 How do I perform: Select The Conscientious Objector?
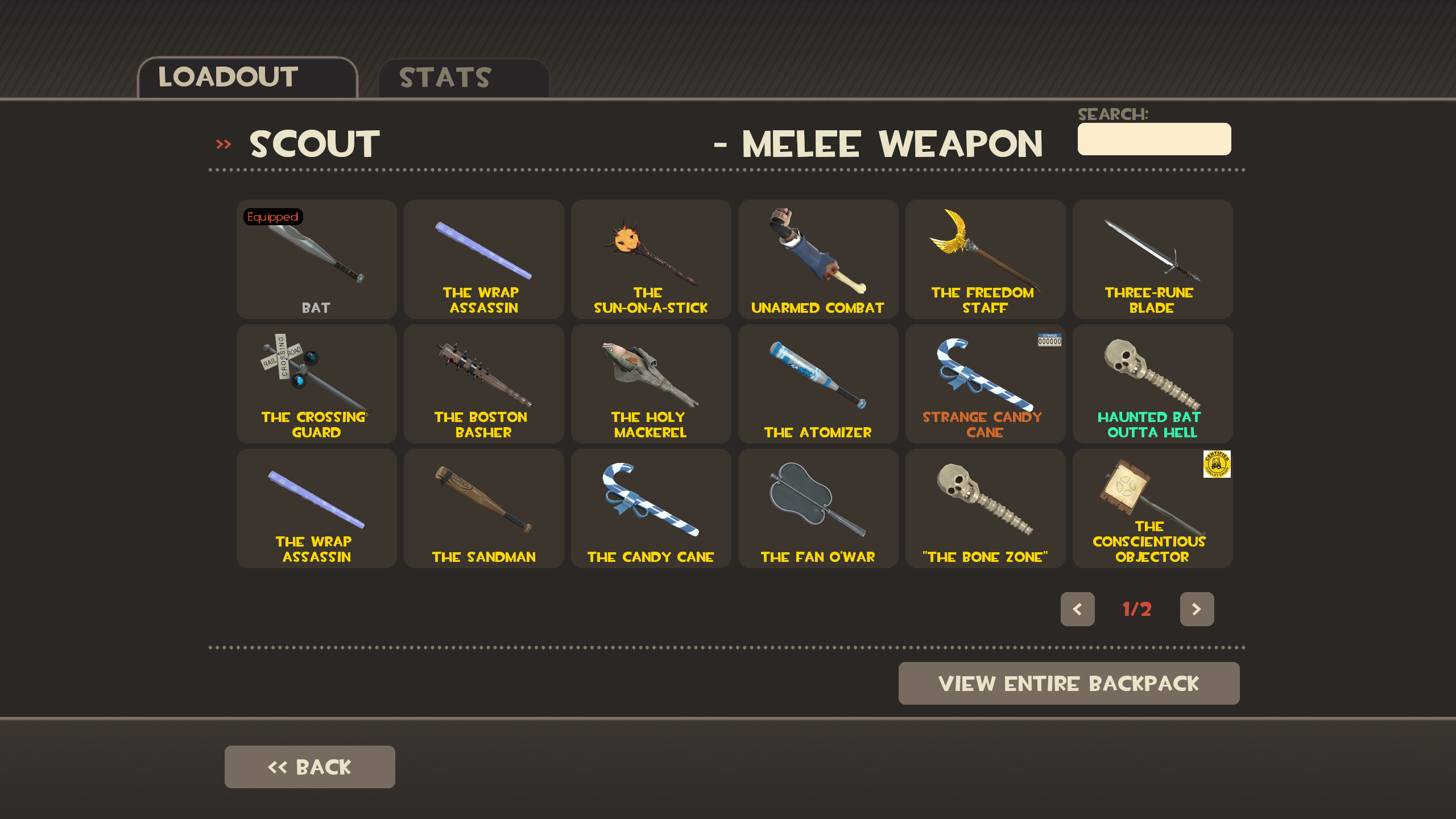click(x=1152, y=508)
